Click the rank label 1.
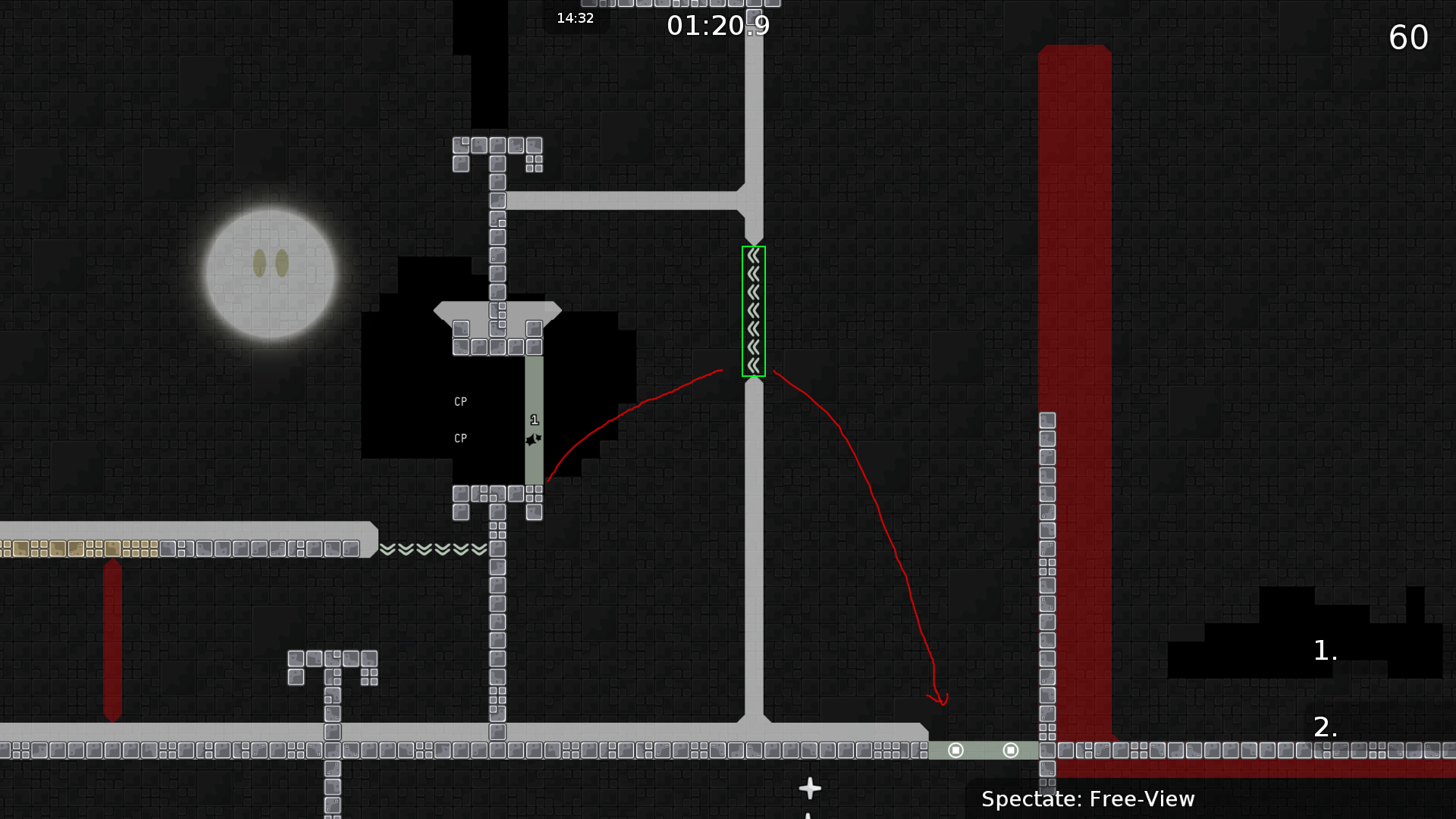 pos(1324,651)
